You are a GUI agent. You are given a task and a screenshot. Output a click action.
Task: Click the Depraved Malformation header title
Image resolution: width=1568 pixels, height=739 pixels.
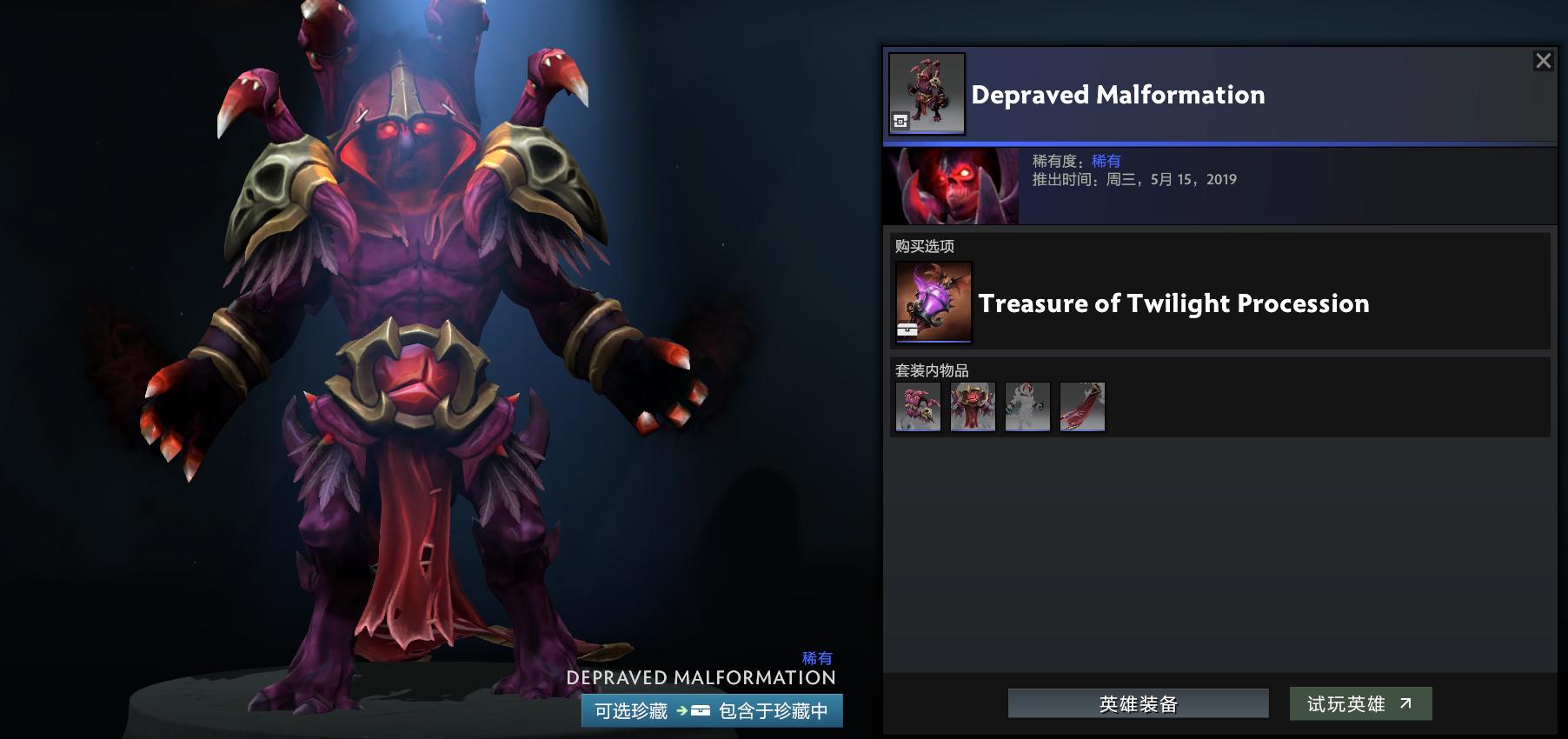coord(1117,96)
